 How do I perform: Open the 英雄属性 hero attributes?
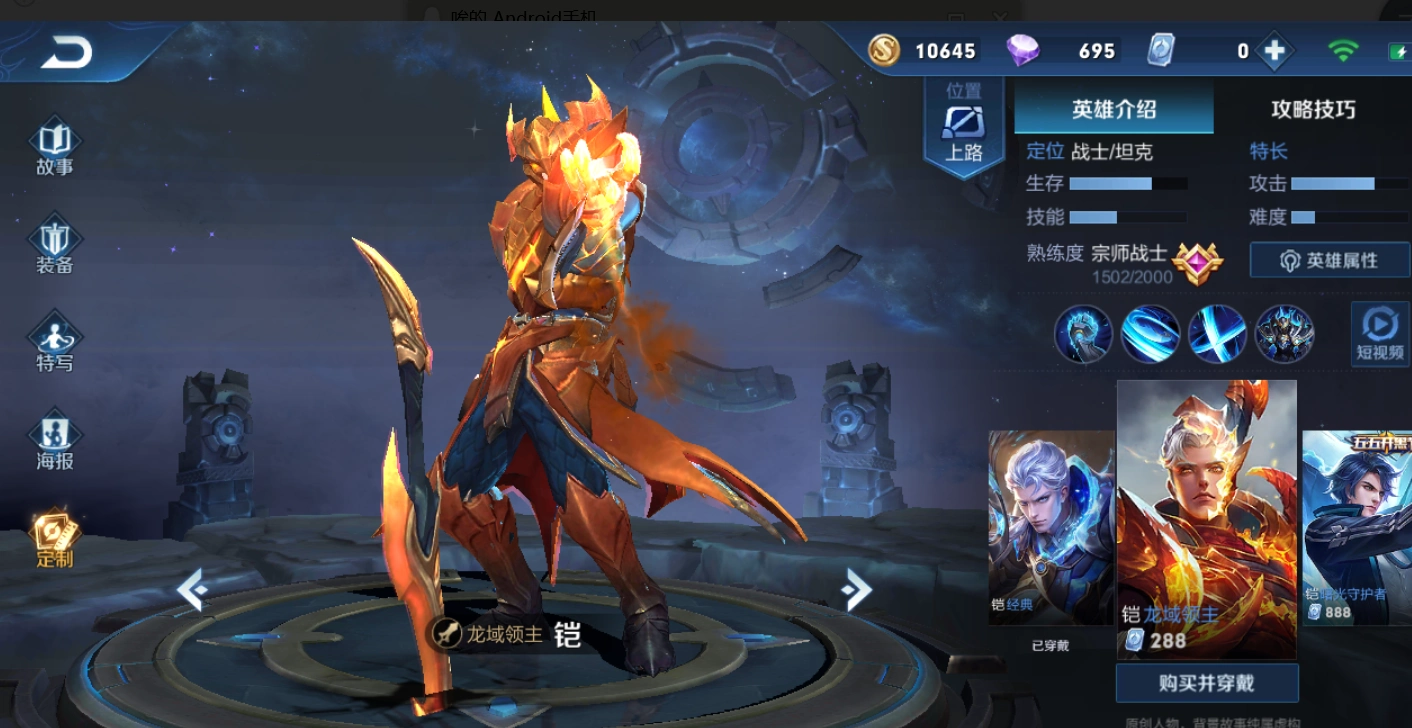point(1329,261)
